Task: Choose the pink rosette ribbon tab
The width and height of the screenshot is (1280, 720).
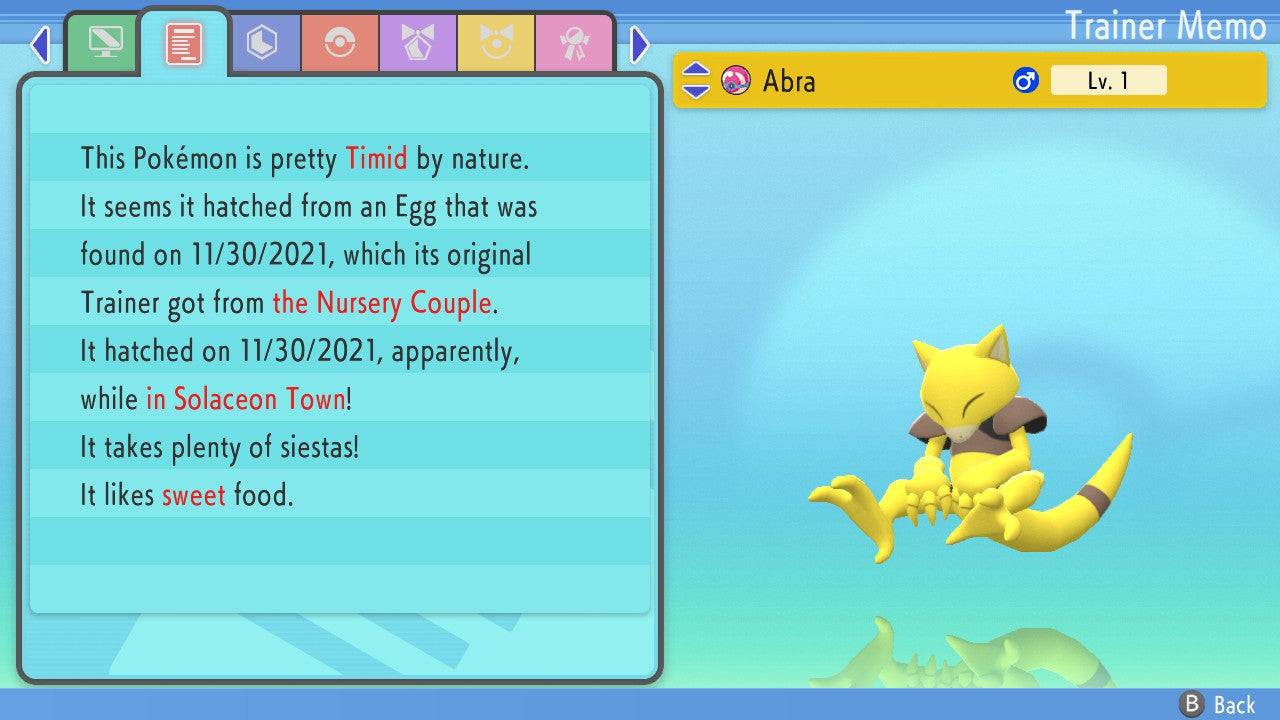Action: coord(574,43)
